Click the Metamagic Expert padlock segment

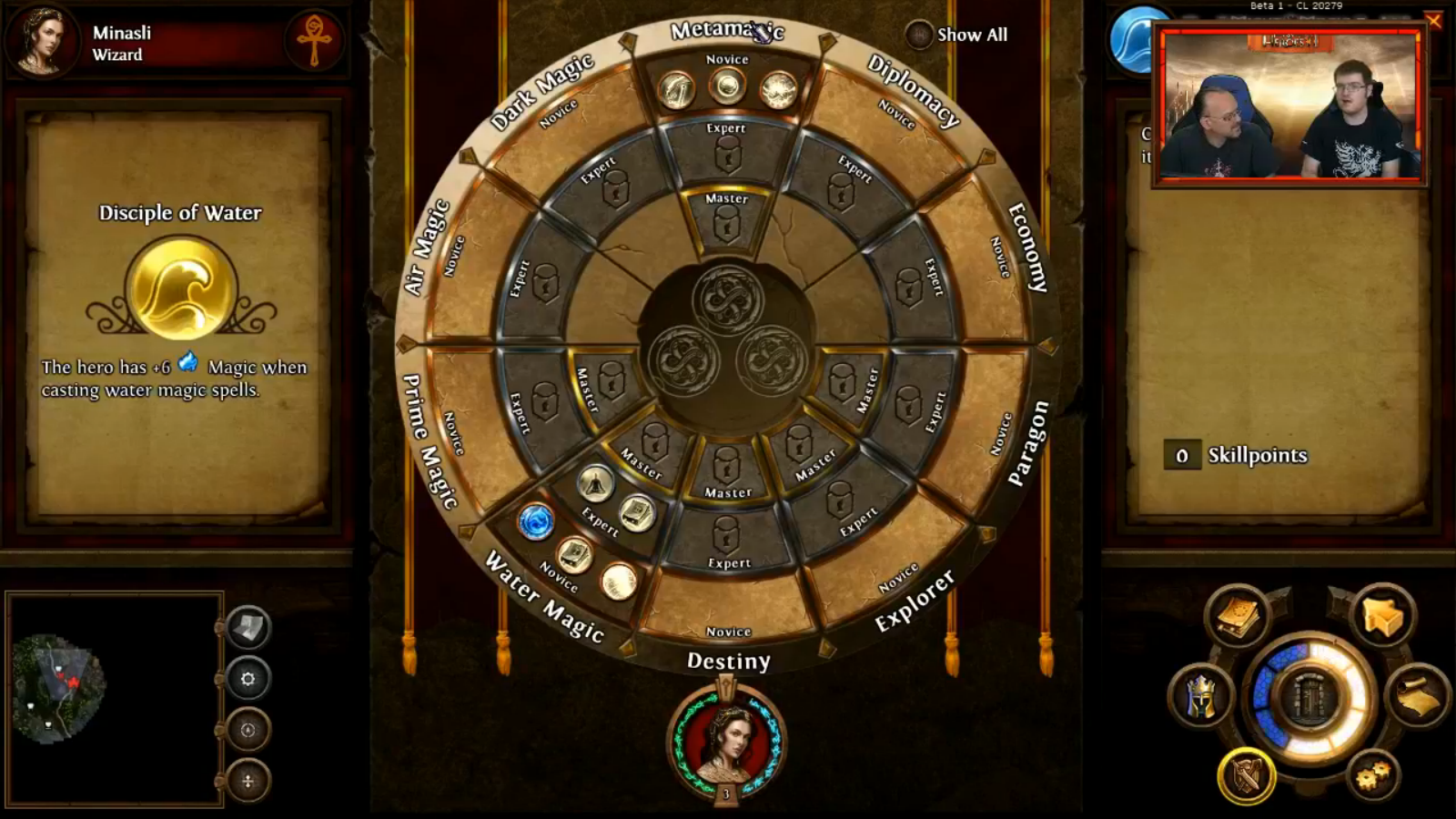[726, 155]
